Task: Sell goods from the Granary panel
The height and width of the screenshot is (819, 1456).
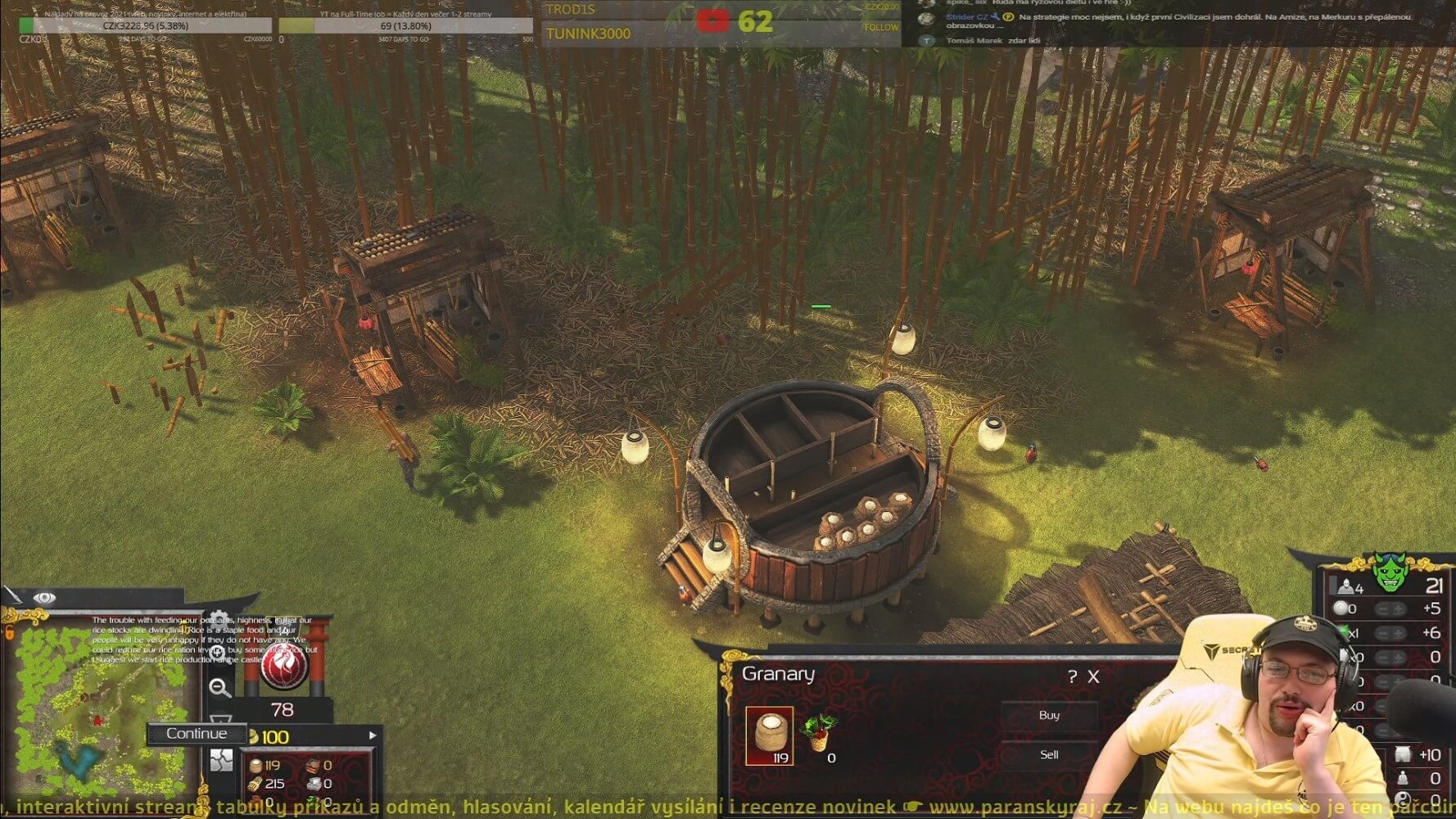Action: point(1049,755)
